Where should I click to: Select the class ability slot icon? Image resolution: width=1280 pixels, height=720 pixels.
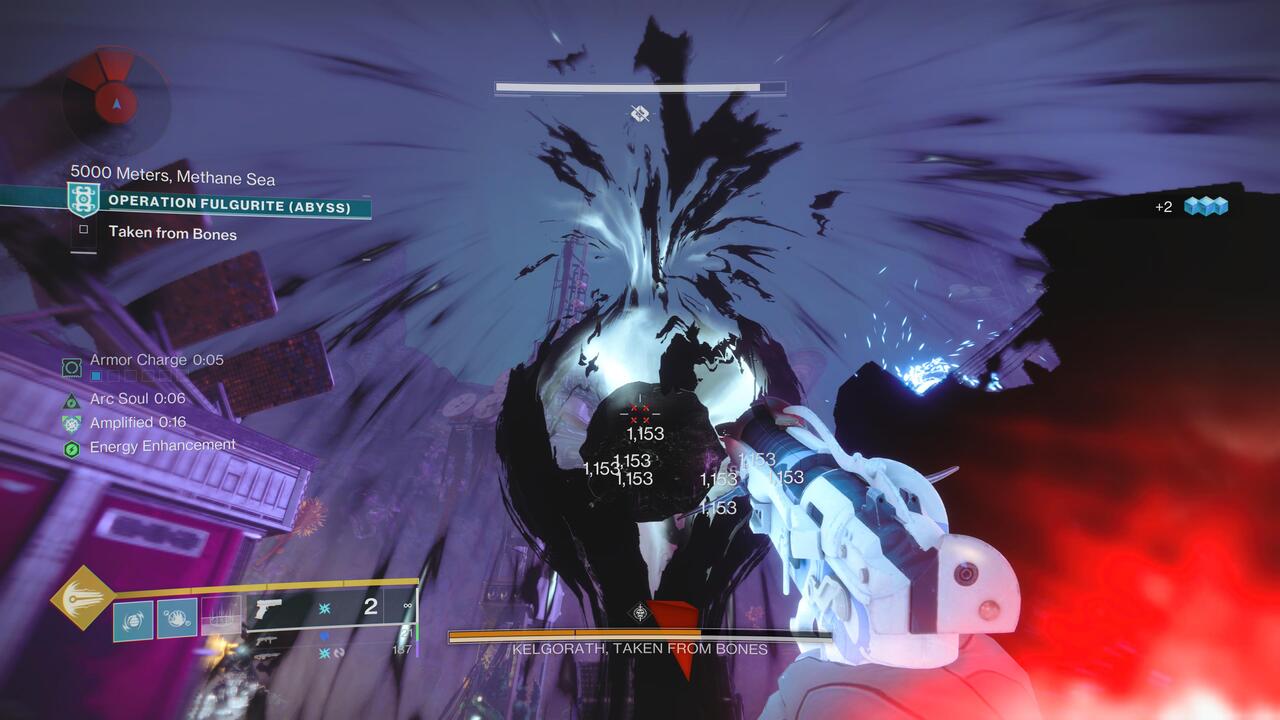coord(220,615)
